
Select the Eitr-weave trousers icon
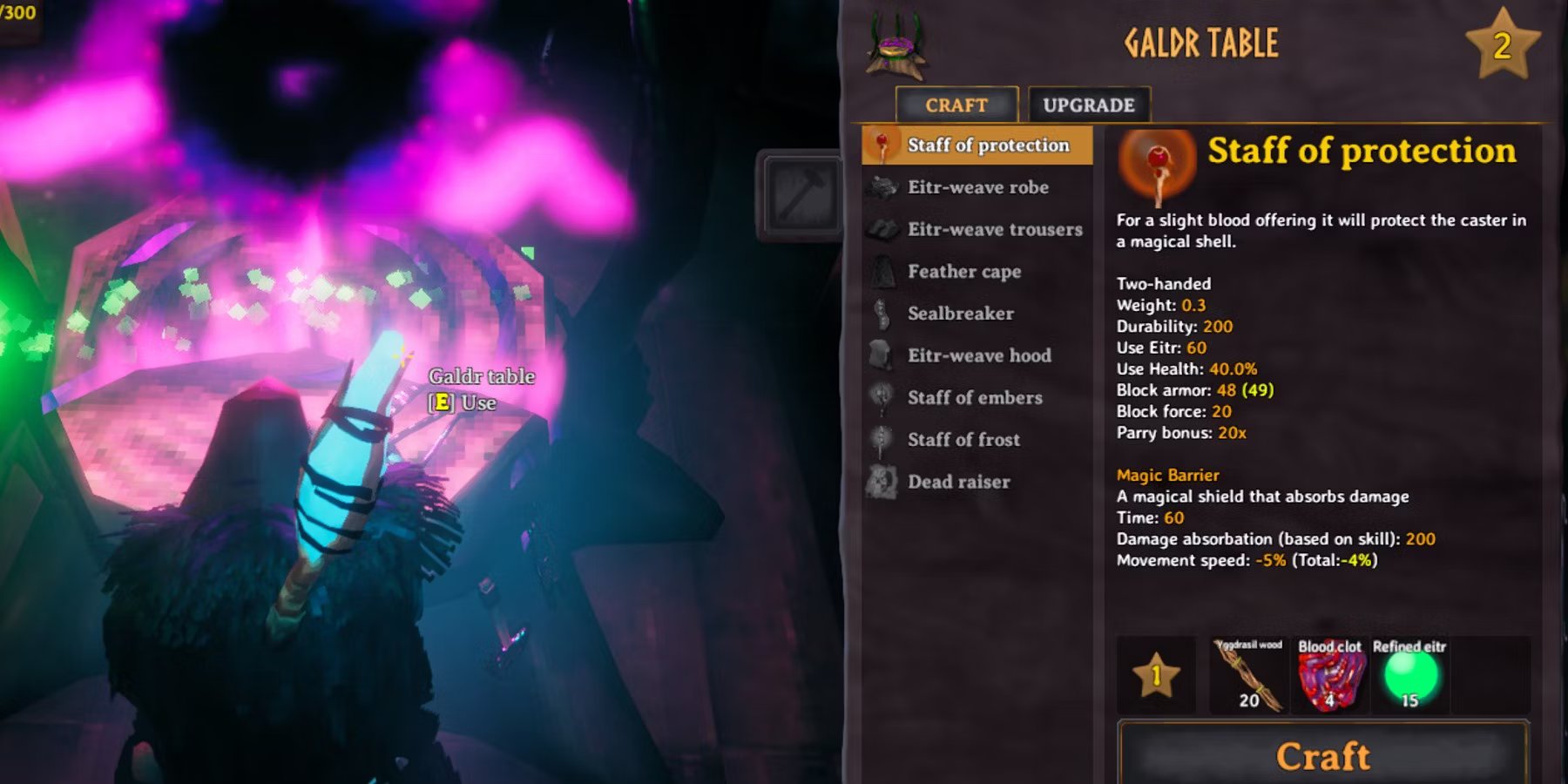point(882,228)
